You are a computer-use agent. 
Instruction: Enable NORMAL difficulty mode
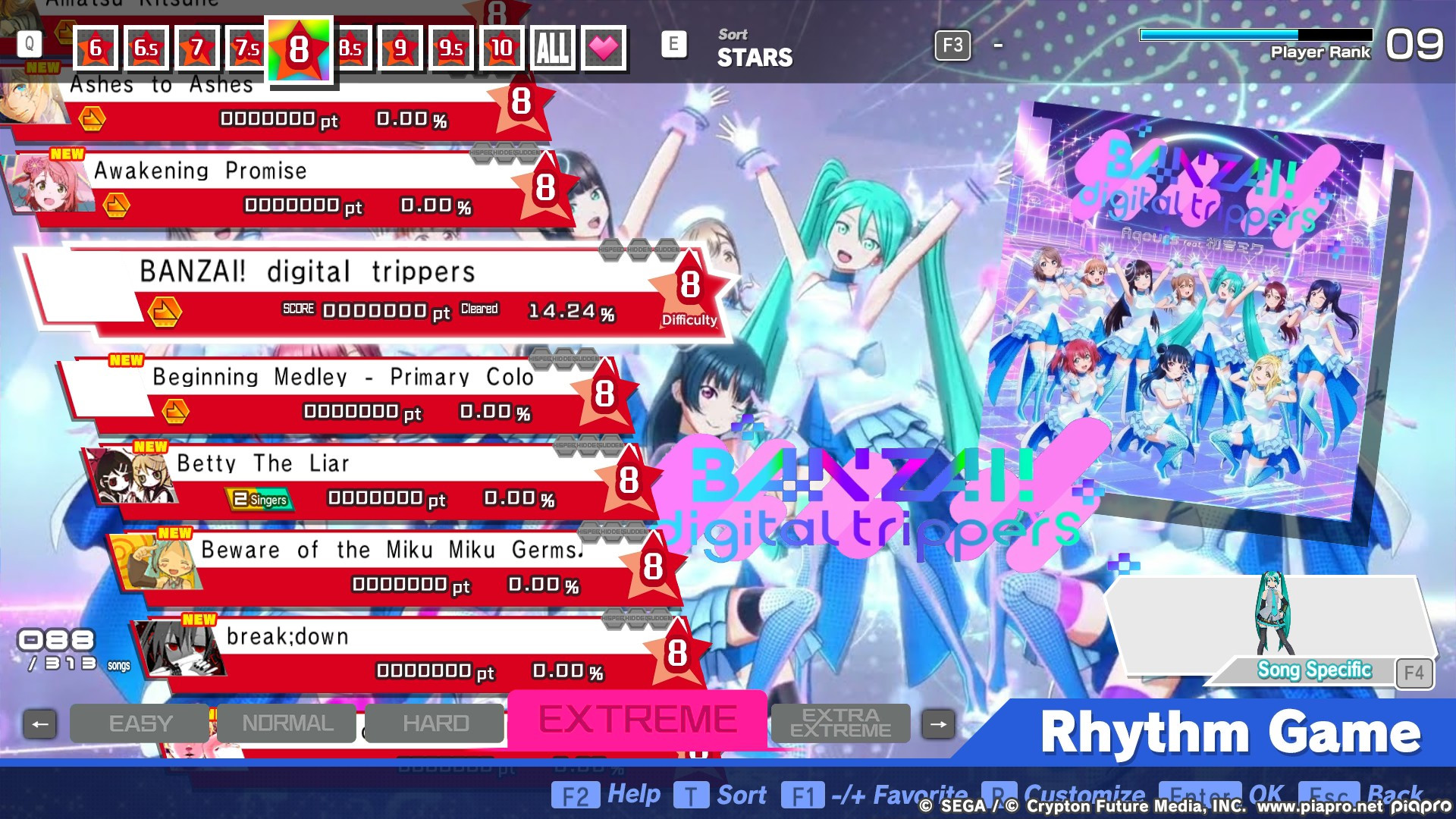(286, 723)
